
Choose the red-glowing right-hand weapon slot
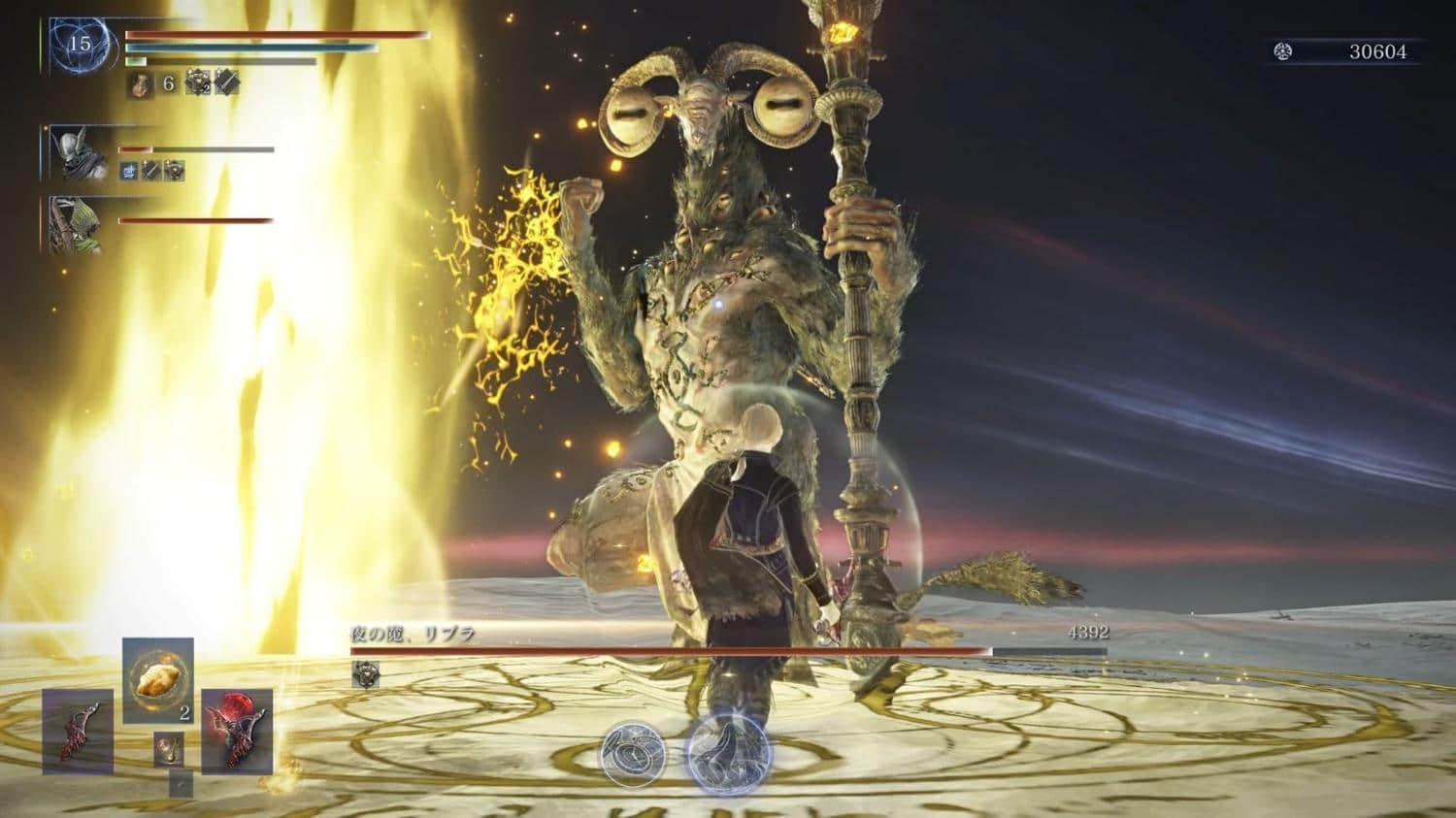click(x=237, y=731)
